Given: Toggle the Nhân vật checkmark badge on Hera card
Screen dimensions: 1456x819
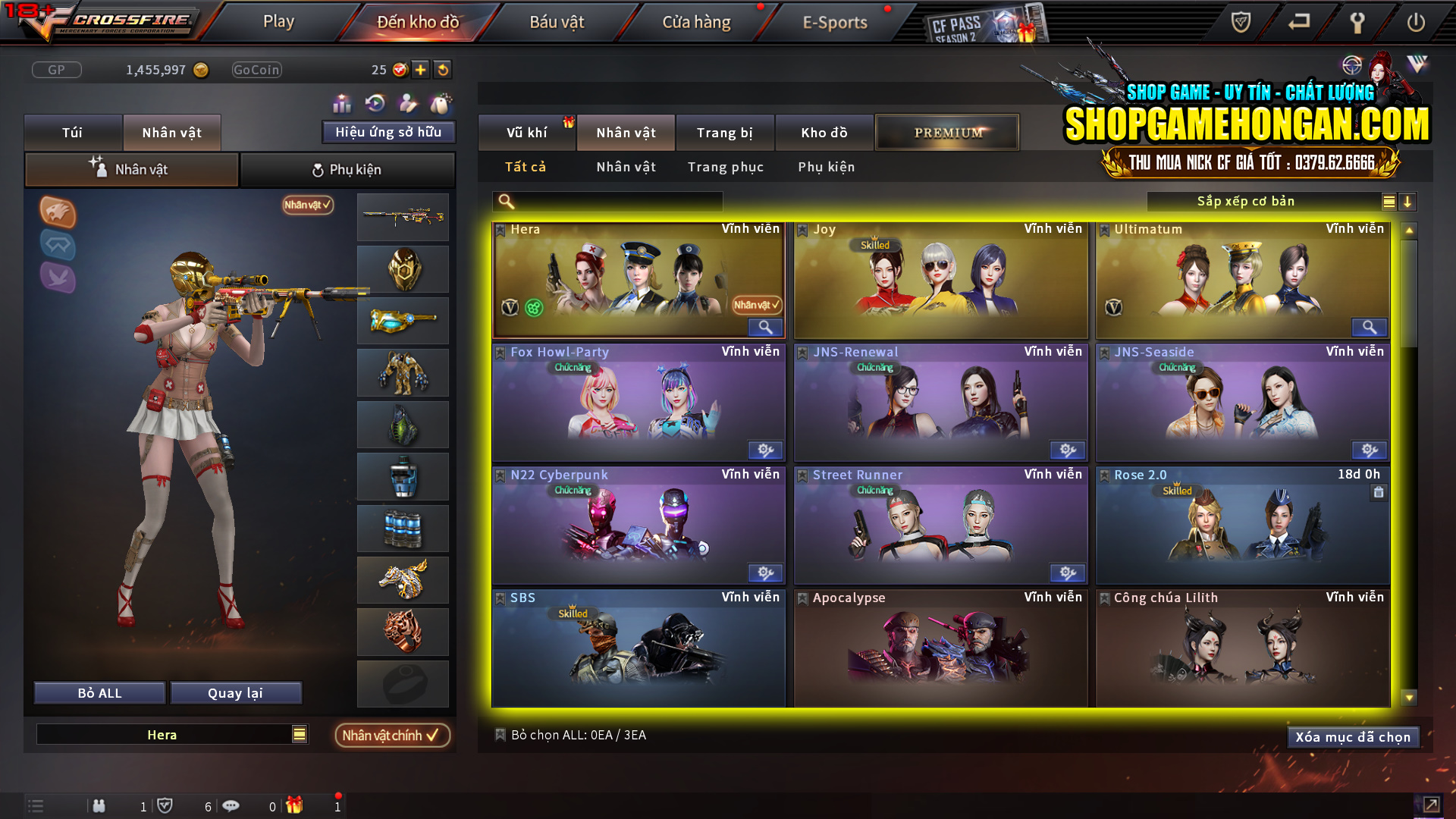Looking at the screenshot, I should 755,306.
